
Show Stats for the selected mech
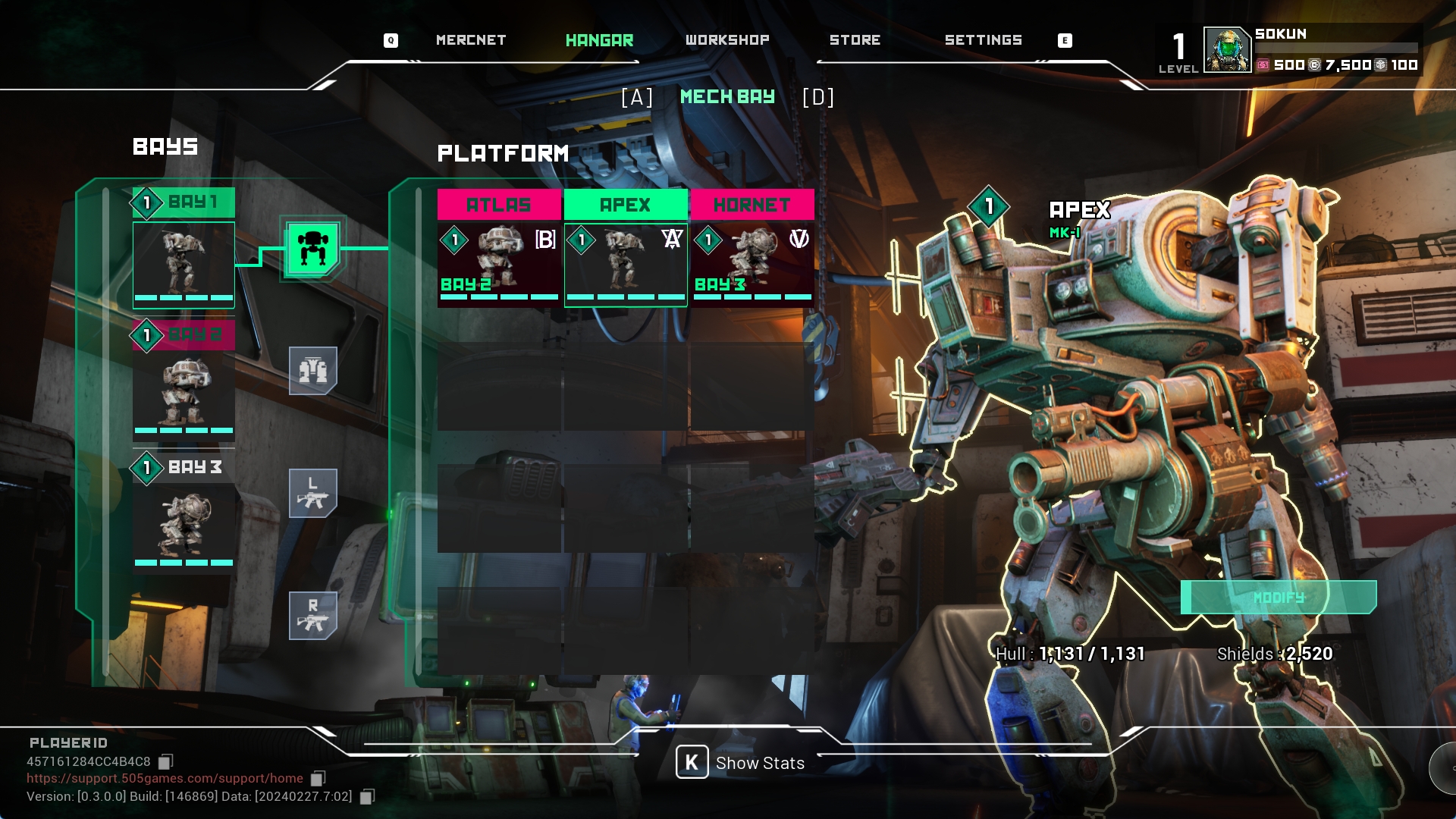pyautogui.click(x=741, y=763)
